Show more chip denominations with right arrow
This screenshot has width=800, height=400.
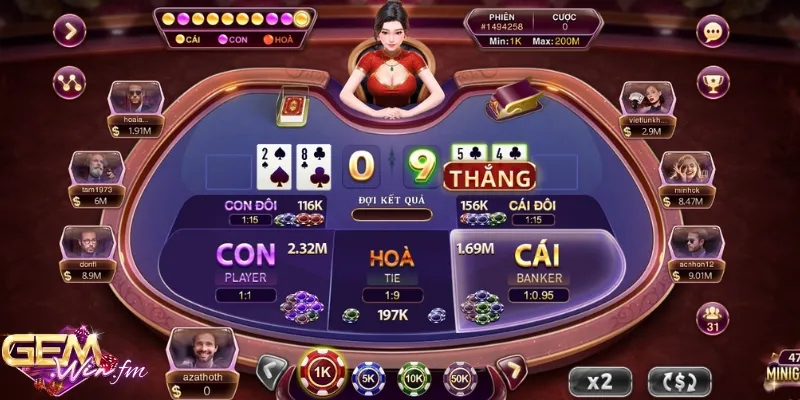(511, 373)
